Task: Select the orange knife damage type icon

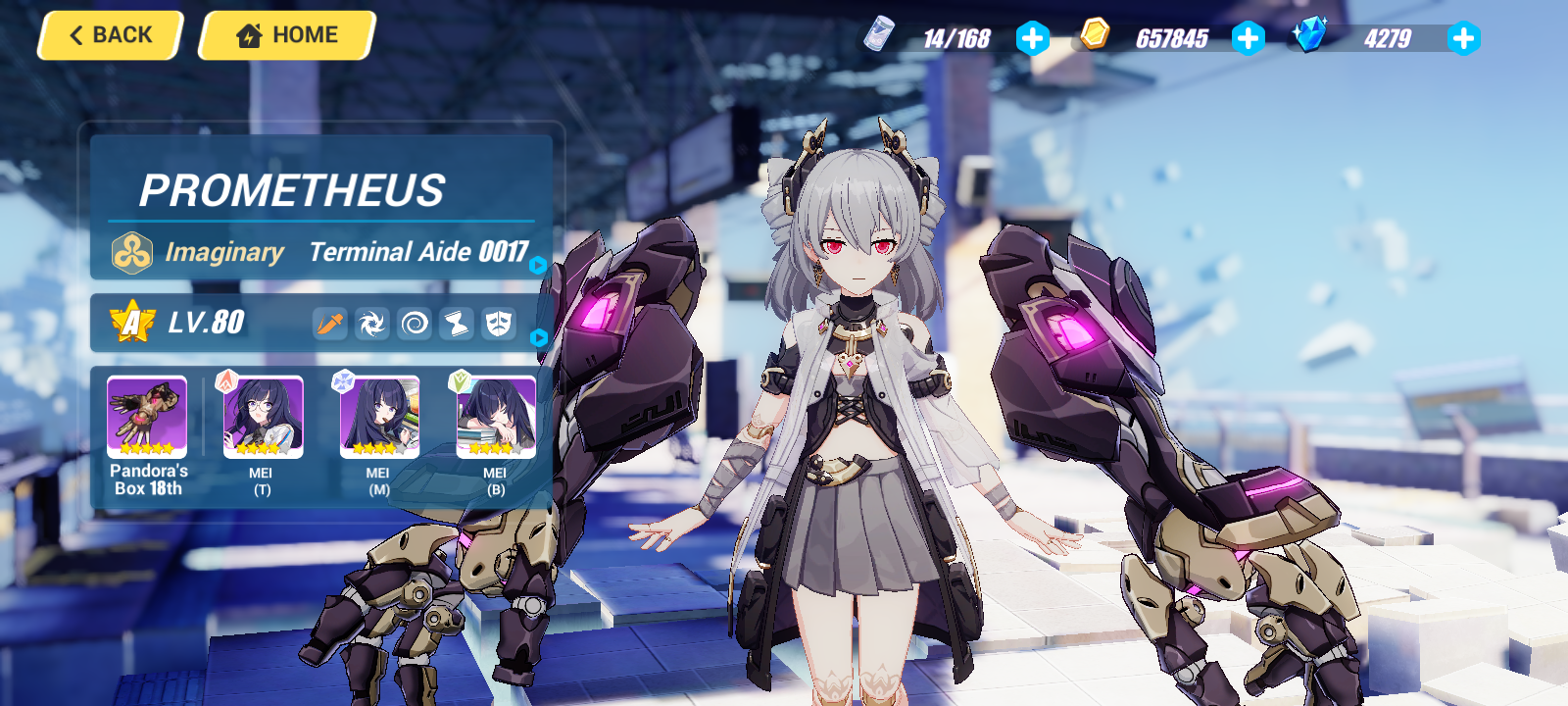Action: tap(329, 323)
